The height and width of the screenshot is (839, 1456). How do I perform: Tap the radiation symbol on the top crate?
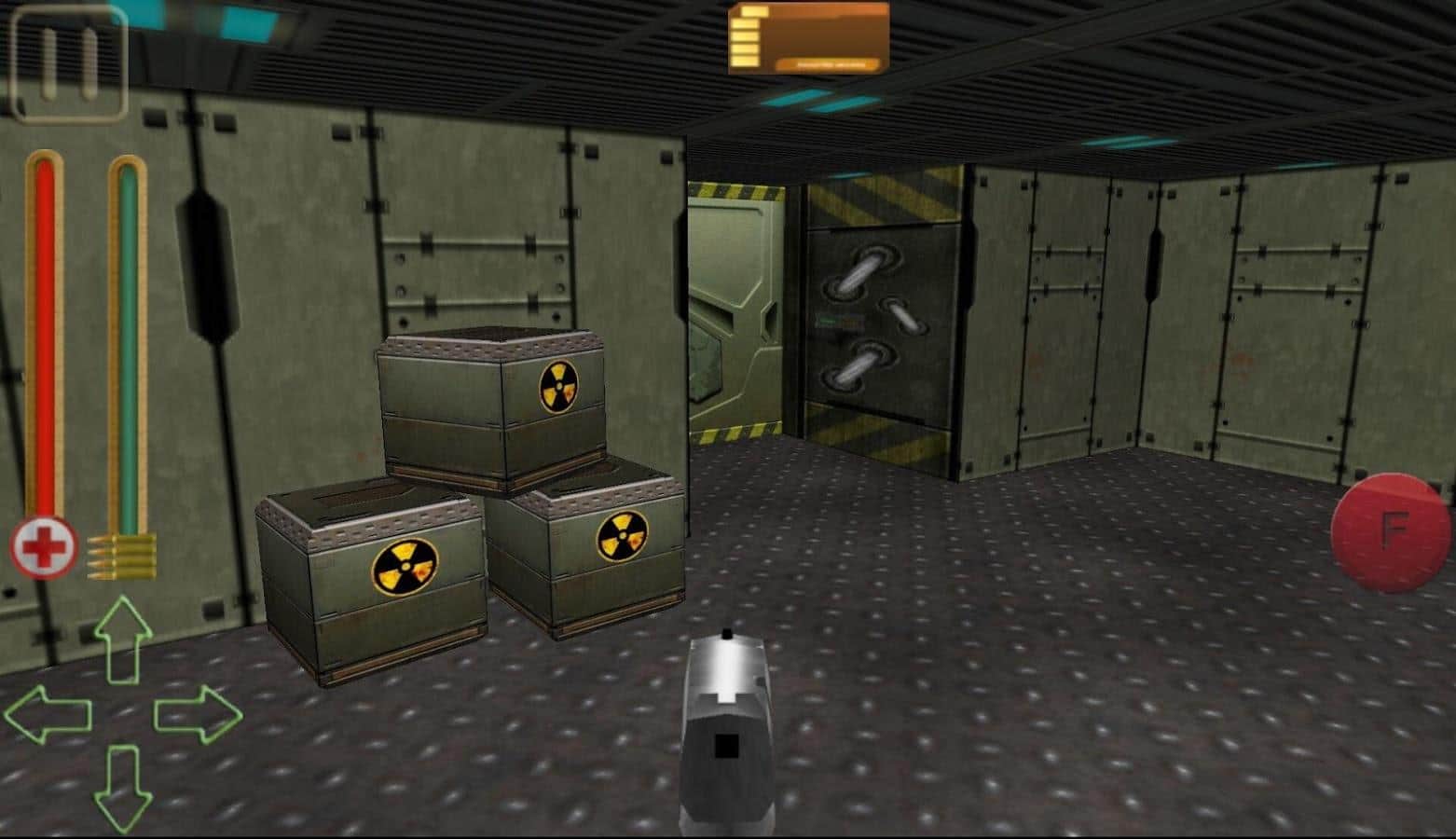[558, 385]
